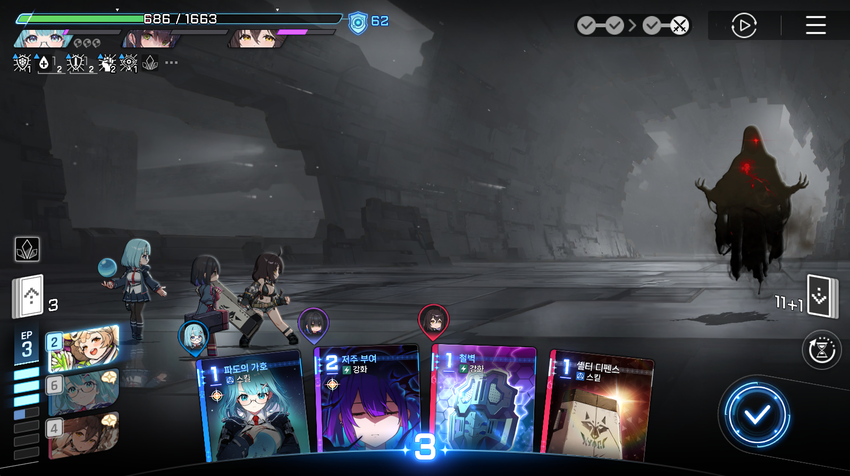The image size is (850, 476).
Task: Inspect the water drop buff icon
Action: pyautogui.click(x=46, y=63)
